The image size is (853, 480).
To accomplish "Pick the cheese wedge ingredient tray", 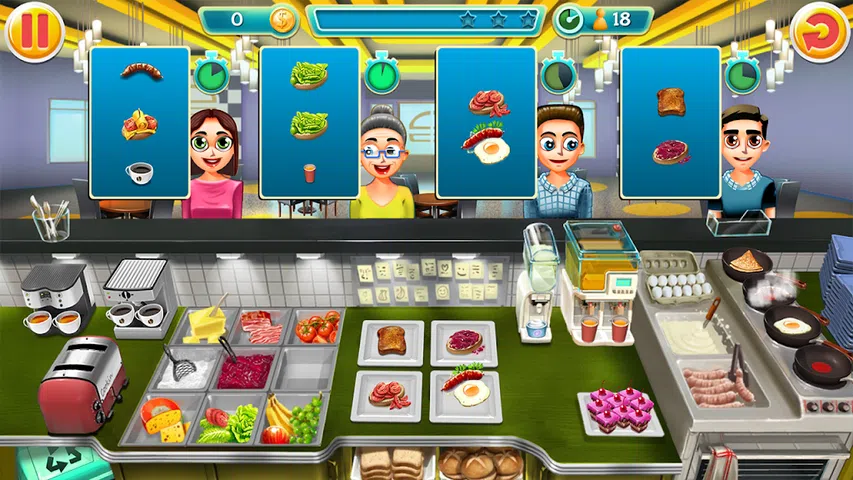I will [165, 419].
